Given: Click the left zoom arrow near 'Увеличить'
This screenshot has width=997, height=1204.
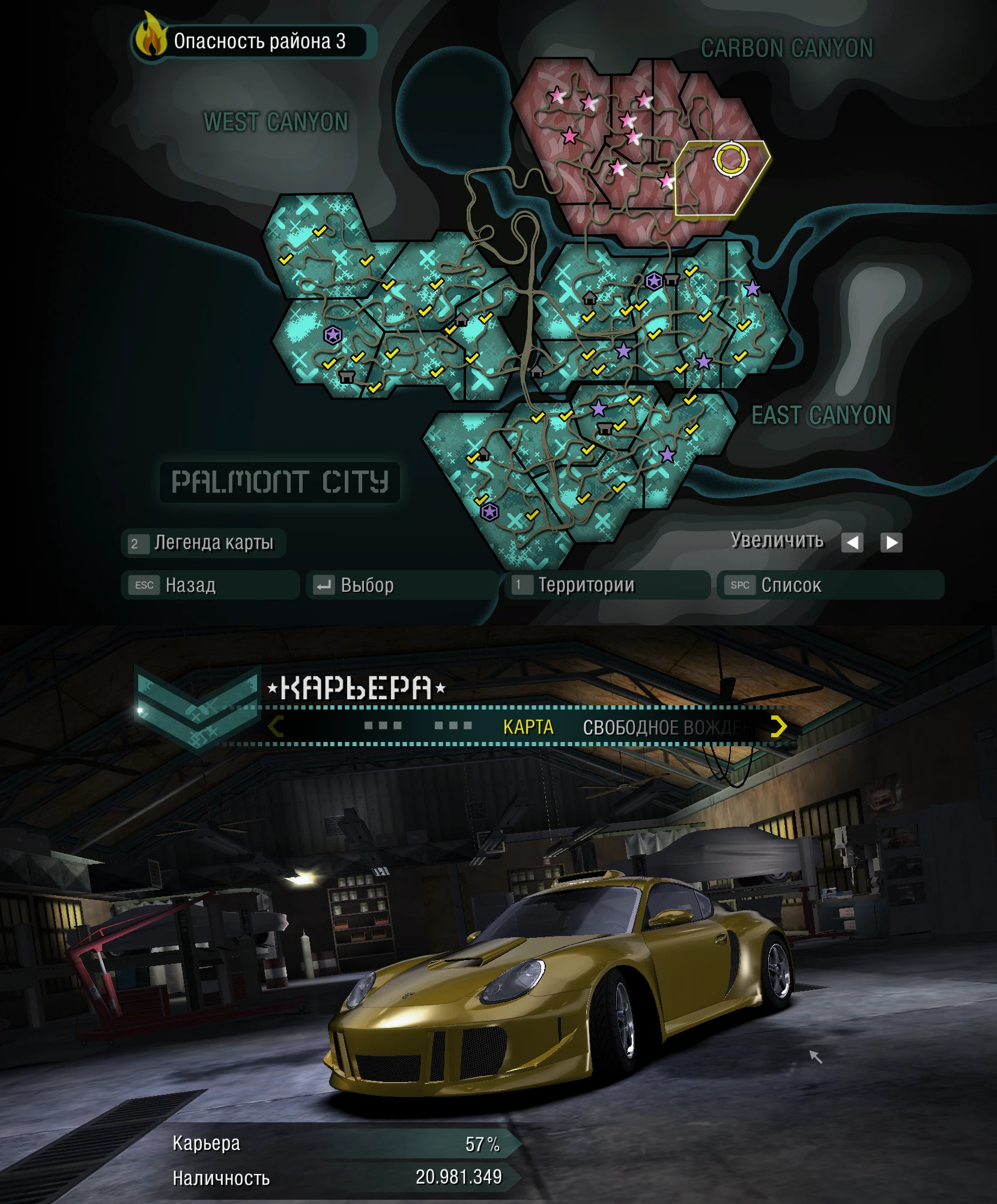Looking at the screenshot, I should [853, 543].
